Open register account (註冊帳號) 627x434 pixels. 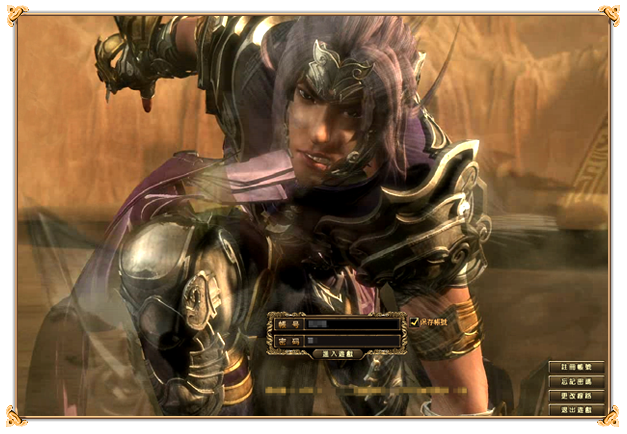point(576,367)
